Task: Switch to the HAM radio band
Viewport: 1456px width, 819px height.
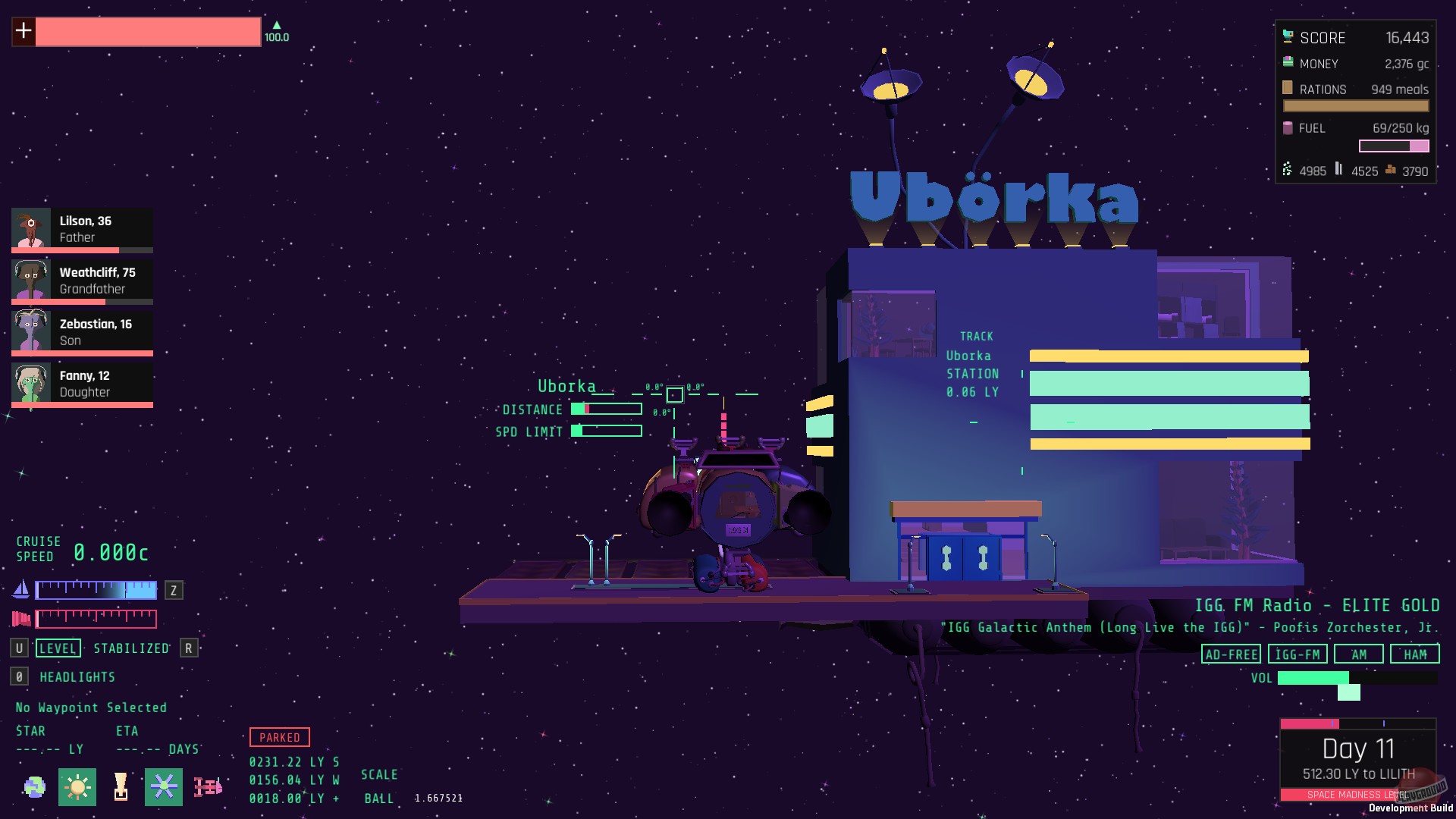Action: (1415, 654)
